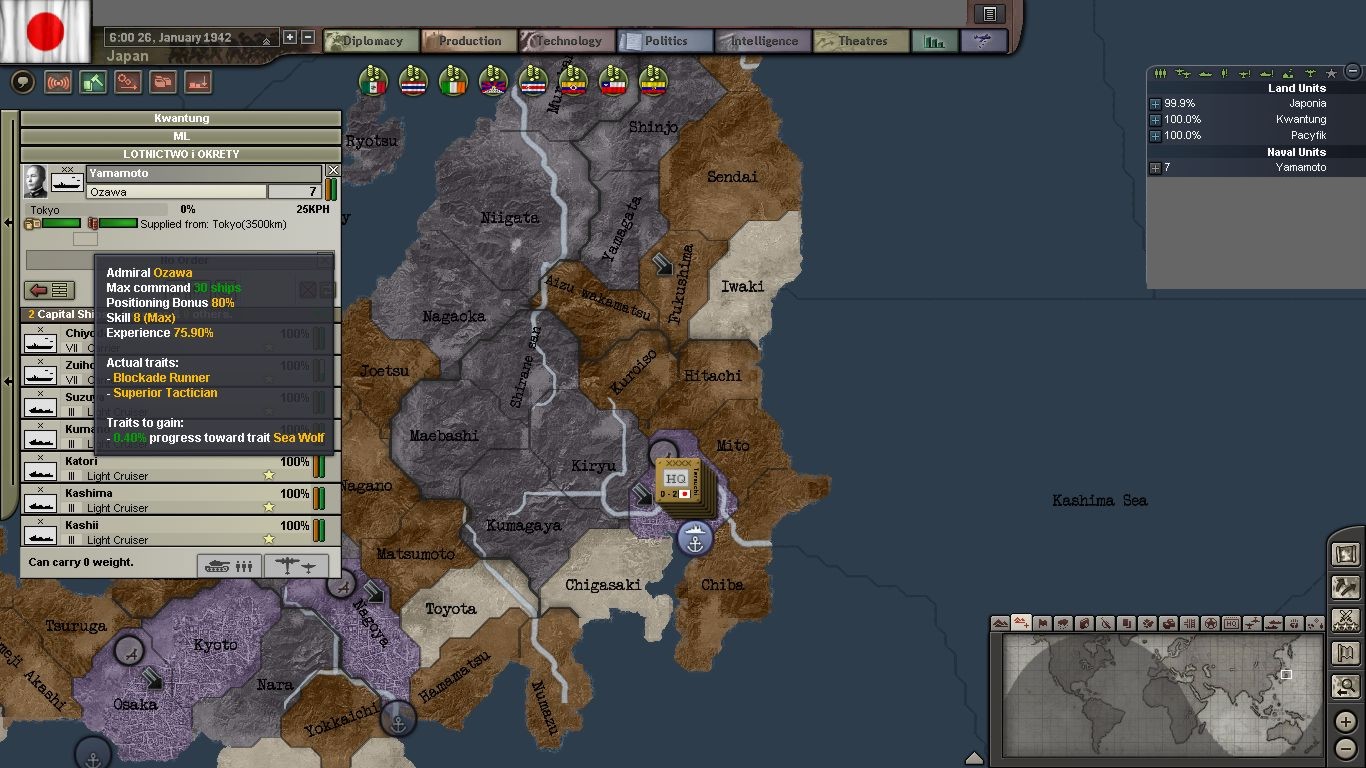Zoom in the map with plus button
Screen dimensions: 1366x768
[1346, 723]
